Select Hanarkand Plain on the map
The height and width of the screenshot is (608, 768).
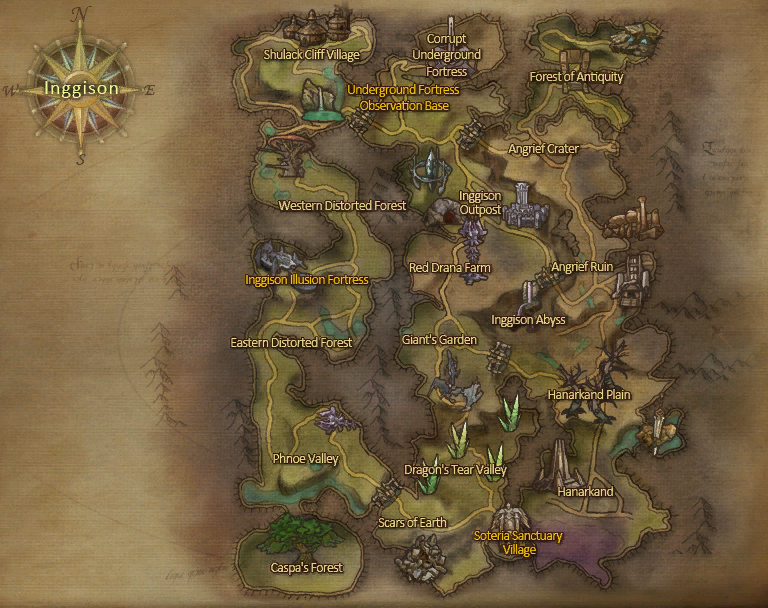pos(589,395)
